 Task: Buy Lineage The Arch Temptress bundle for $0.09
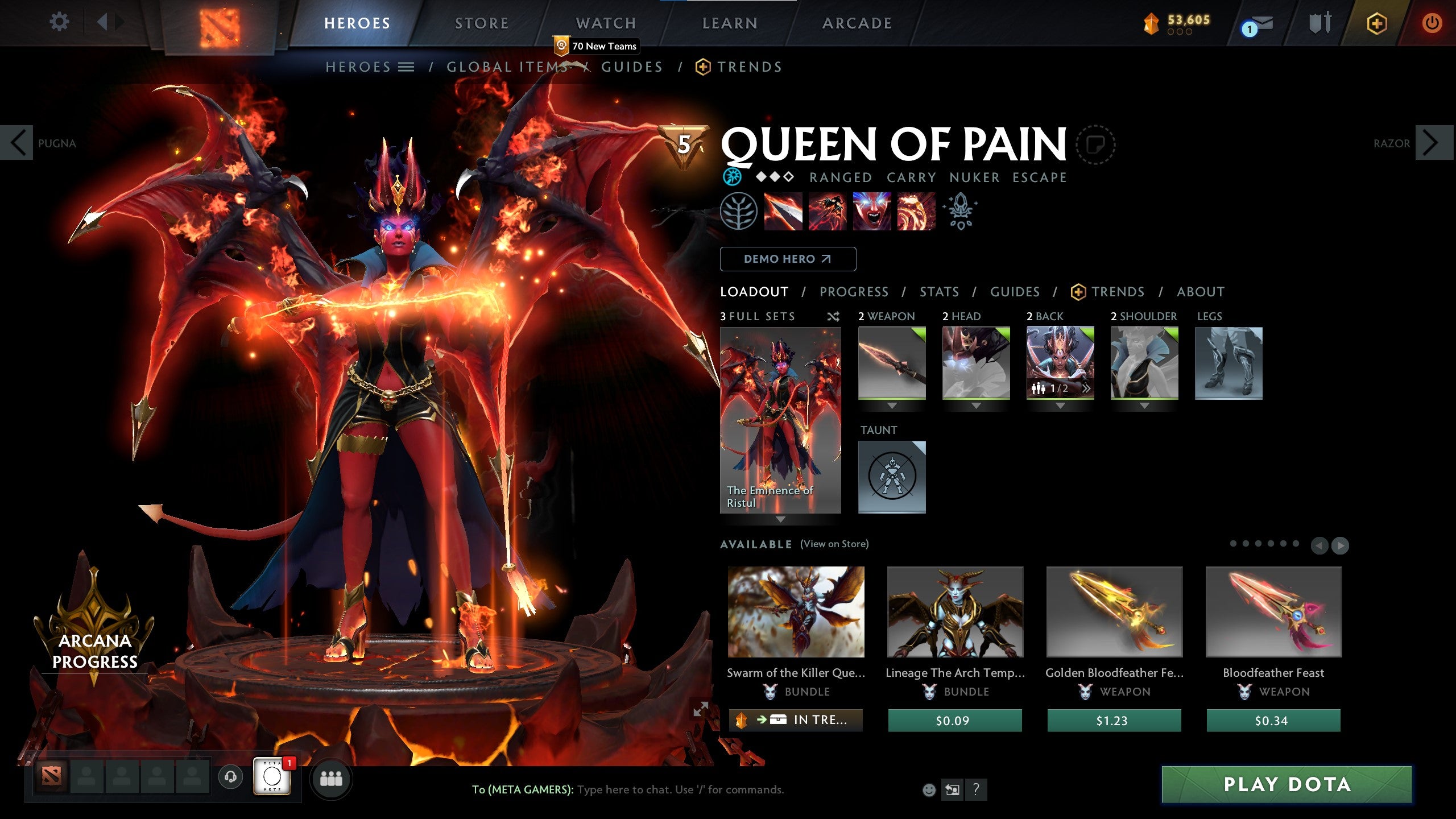point(954,721)
